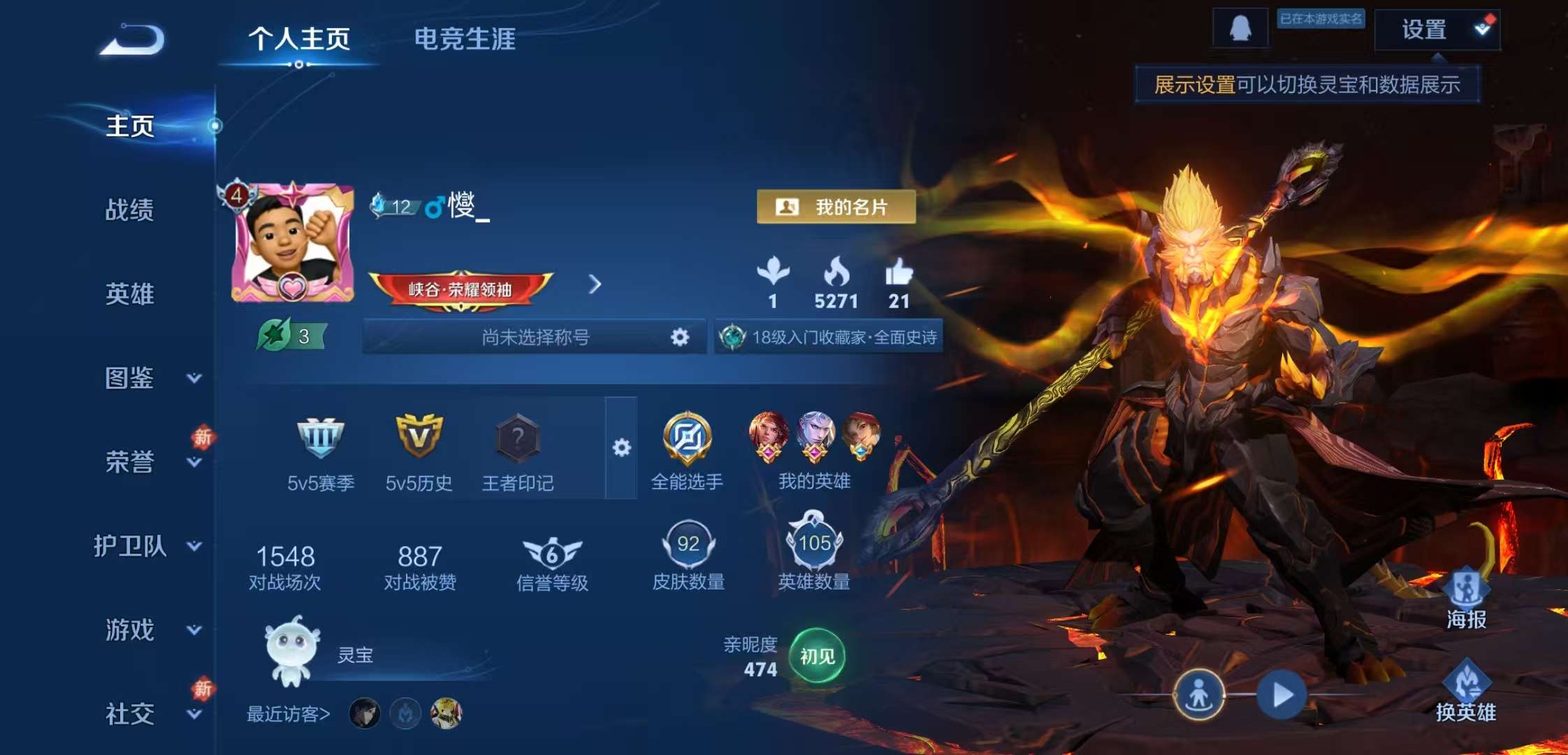Click the 我的名片 button
This screenshot has height=755, width=1568.
(x=836, y=206)
